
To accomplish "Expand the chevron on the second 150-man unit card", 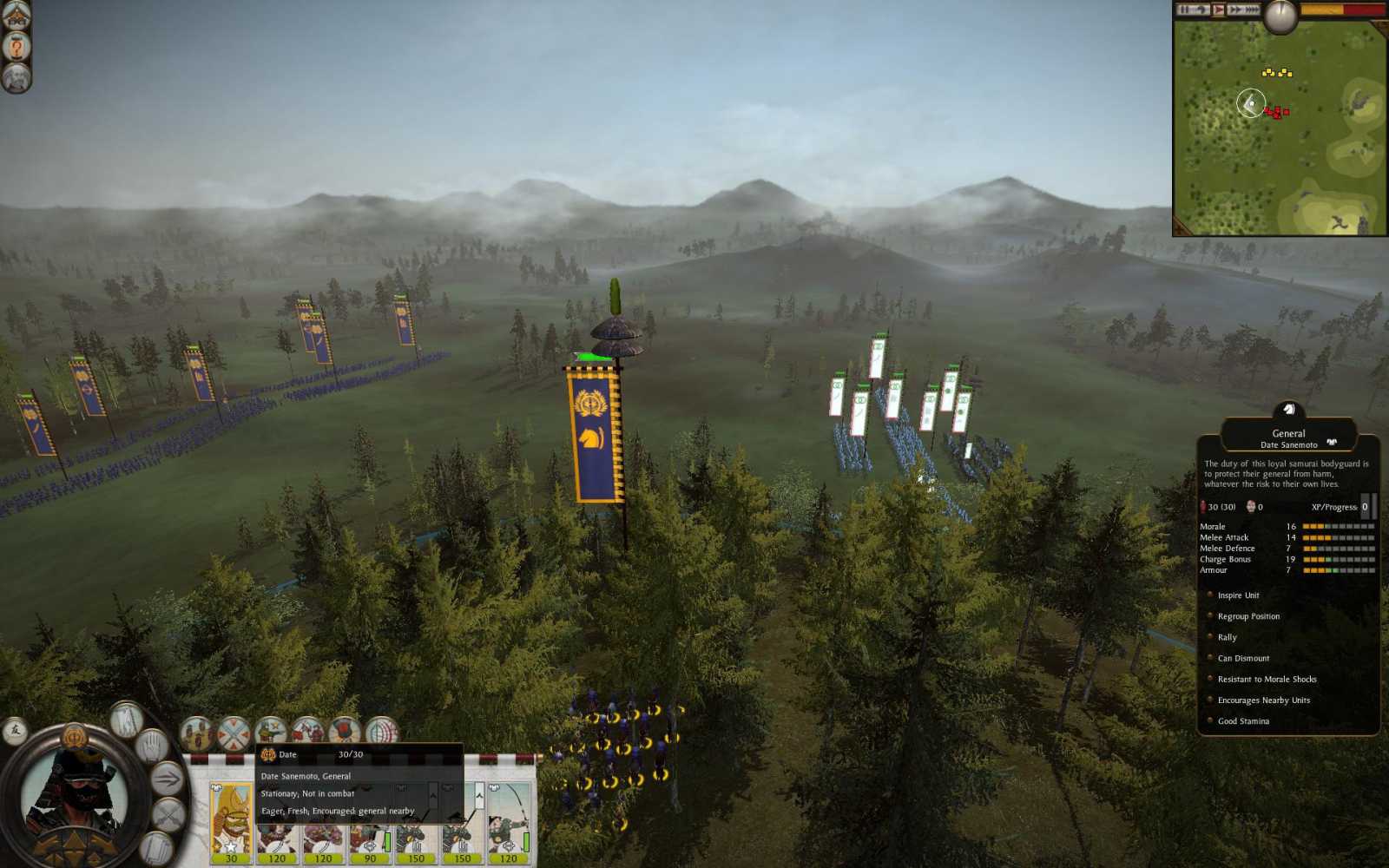I will [479, 794].
